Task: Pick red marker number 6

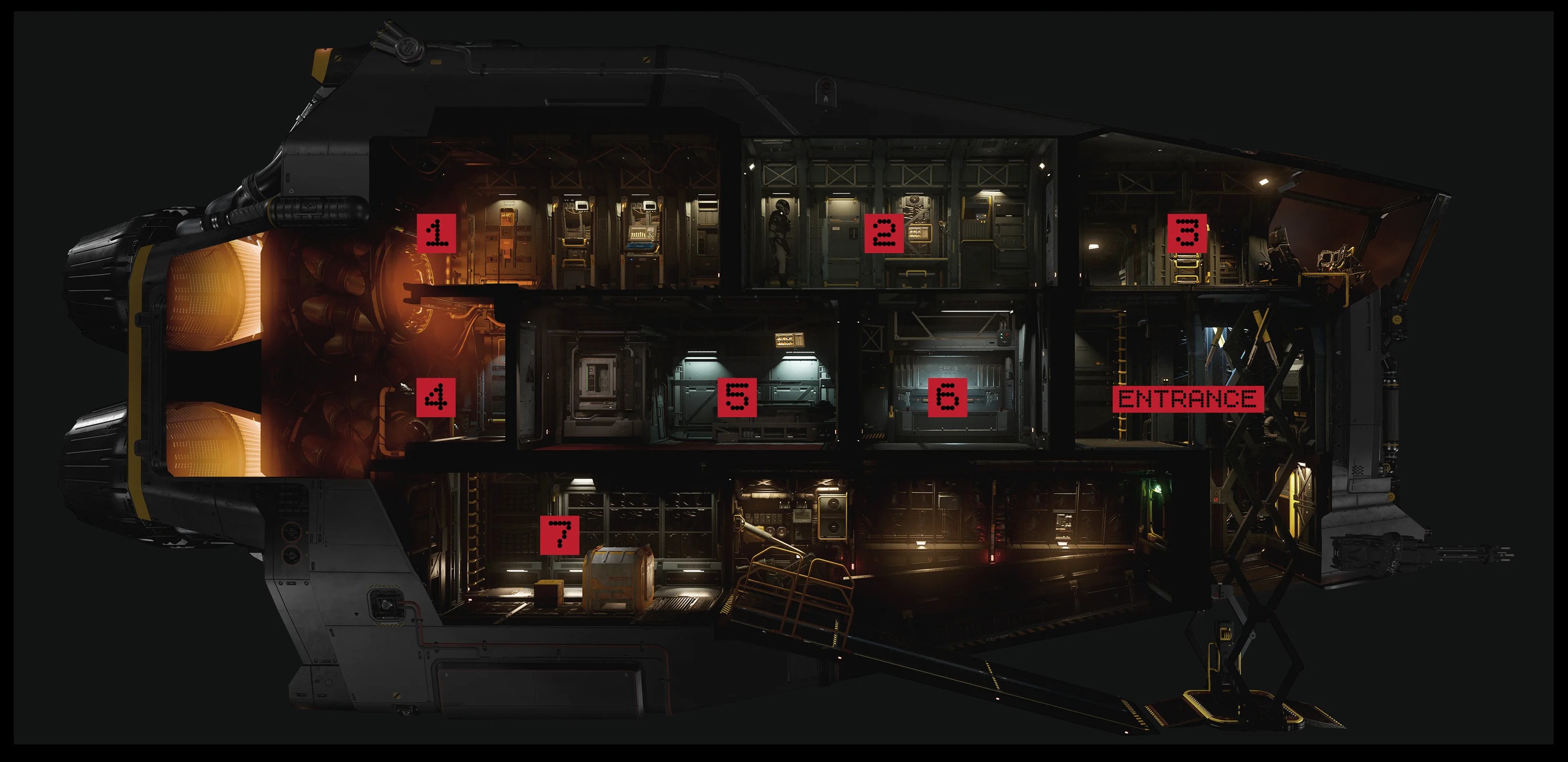Action: pos(947,397)
